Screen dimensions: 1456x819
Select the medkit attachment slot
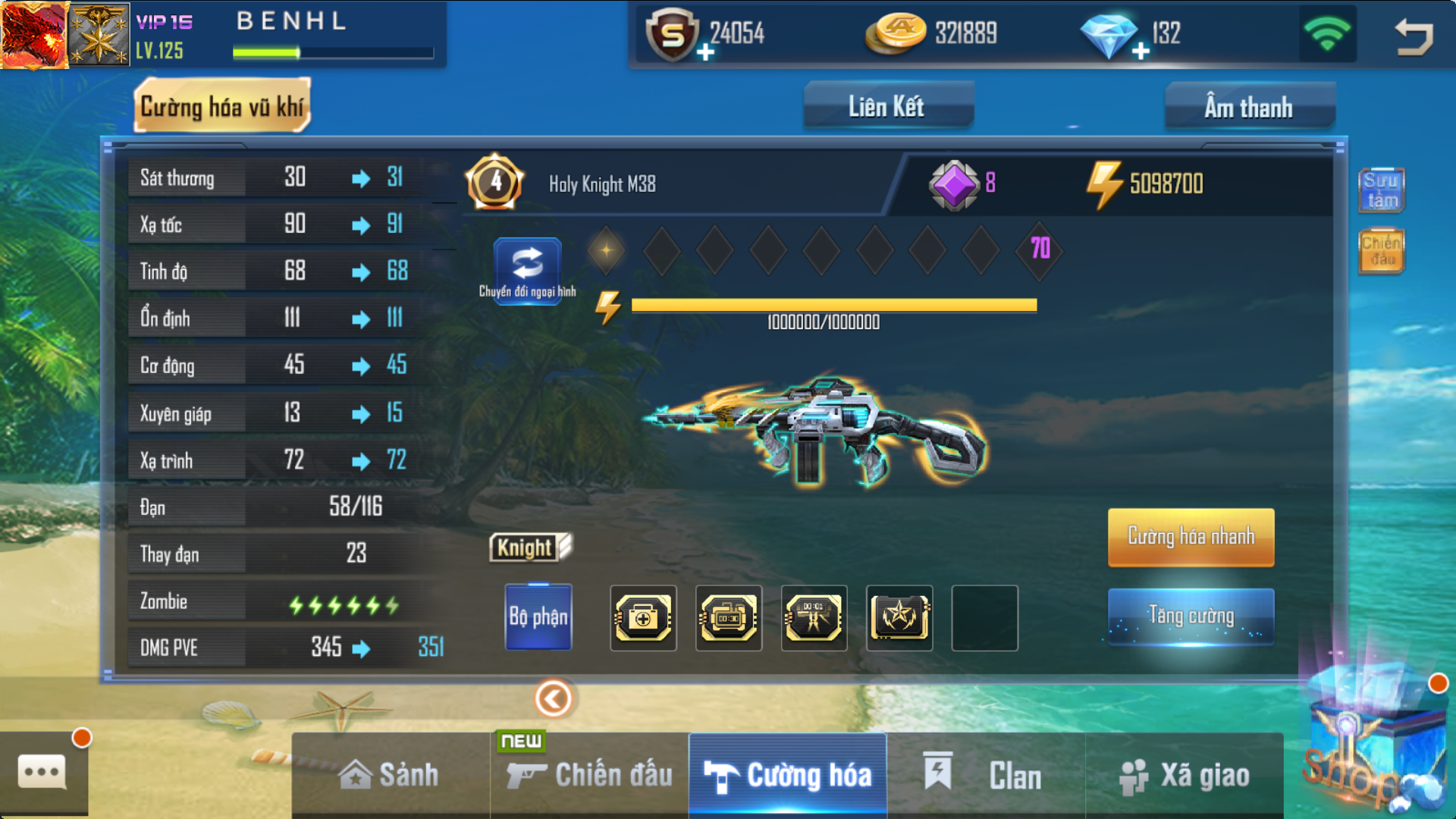pyautogui.click(x=643, y=617)
